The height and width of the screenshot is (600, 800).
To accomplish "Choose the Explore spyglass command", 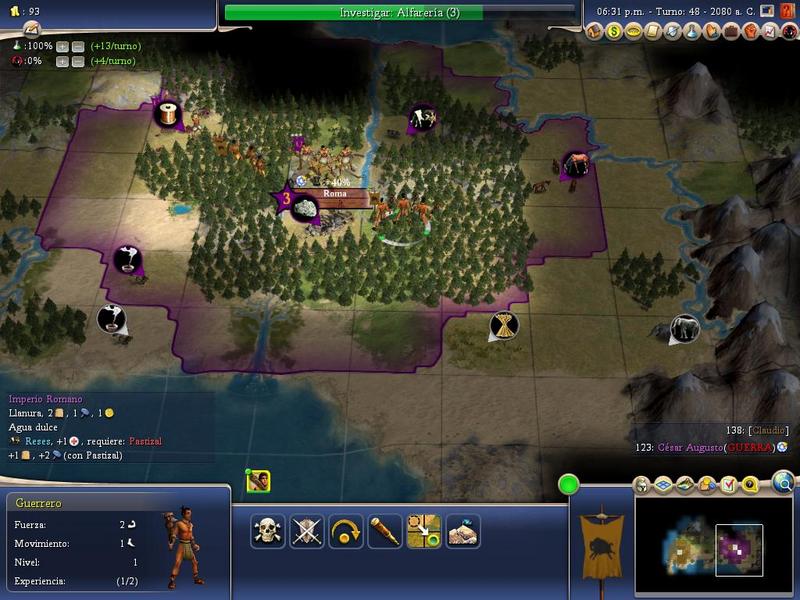I will coord(385,531).
